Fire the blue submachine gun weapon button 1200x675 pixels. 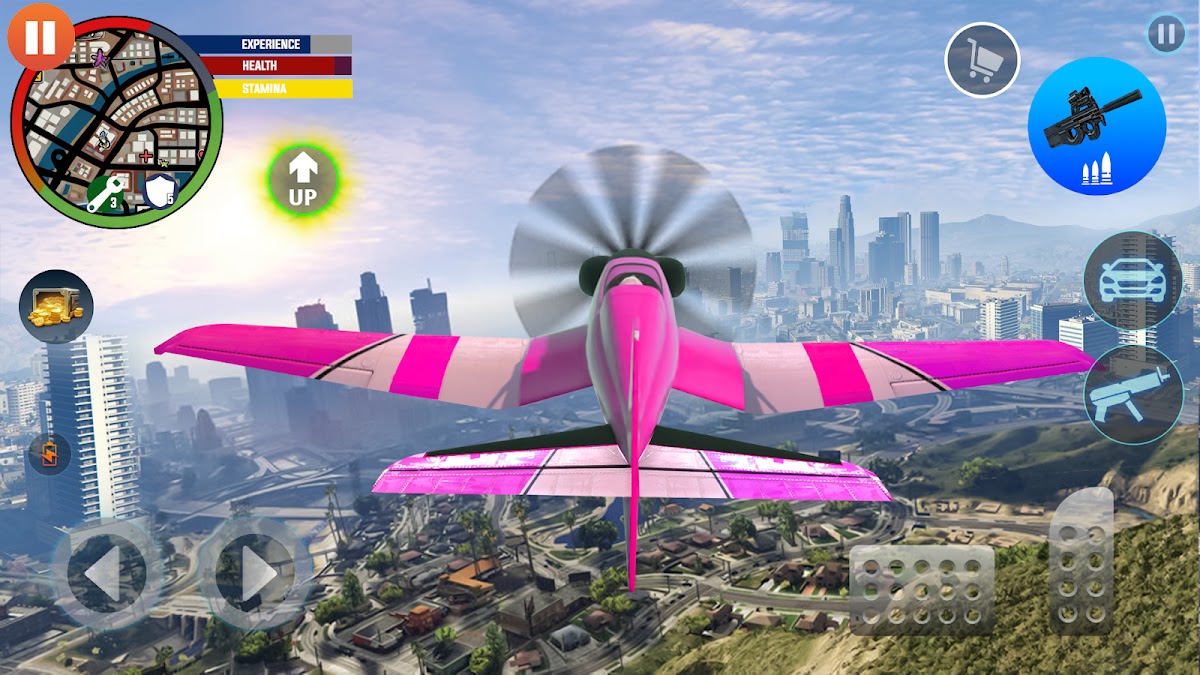pyautogui.click(x=1096, y=126)
